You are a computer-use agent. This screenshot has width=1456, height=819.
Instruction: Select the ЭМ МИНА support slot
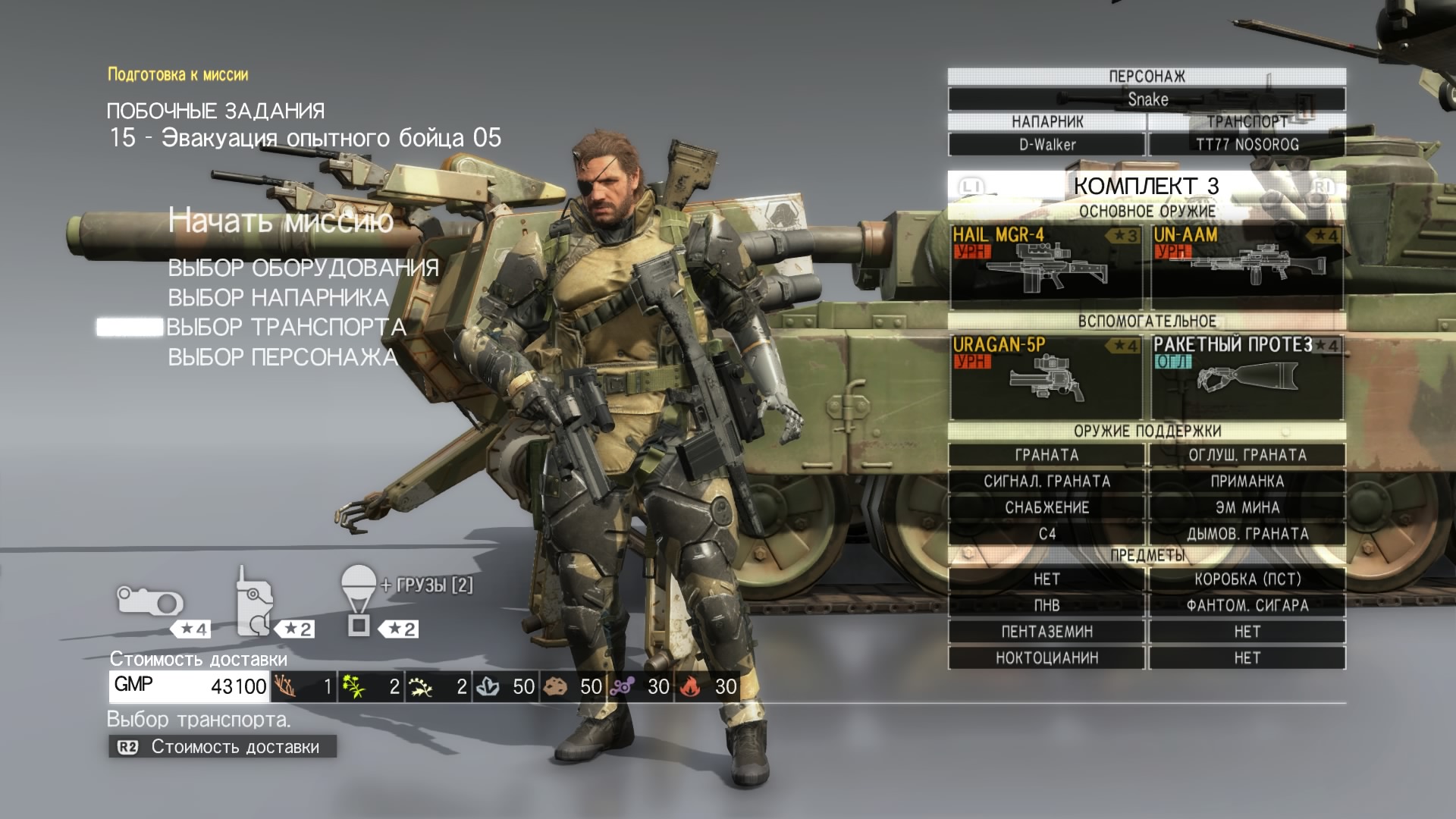(1247, 507)
